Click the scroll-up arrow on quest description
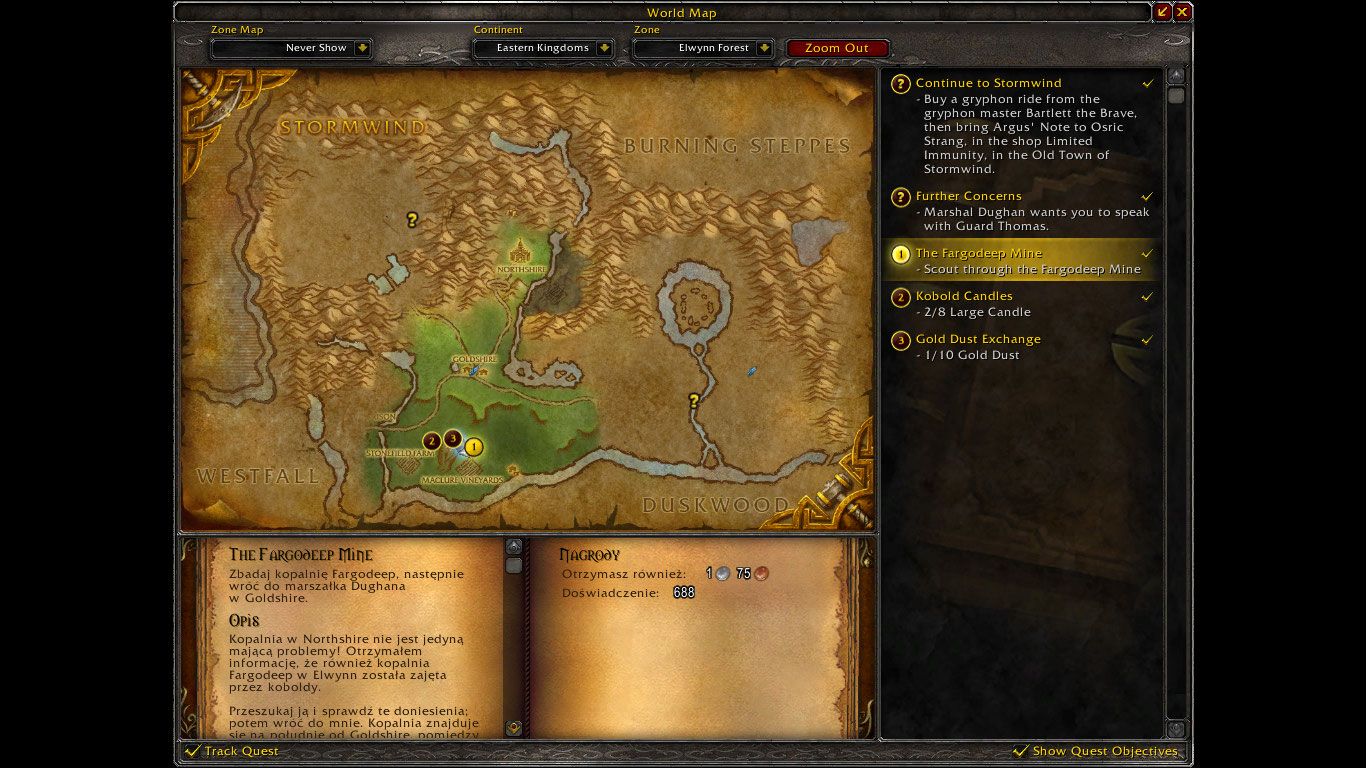The image size is (1366, 768). tap(513, 544)
